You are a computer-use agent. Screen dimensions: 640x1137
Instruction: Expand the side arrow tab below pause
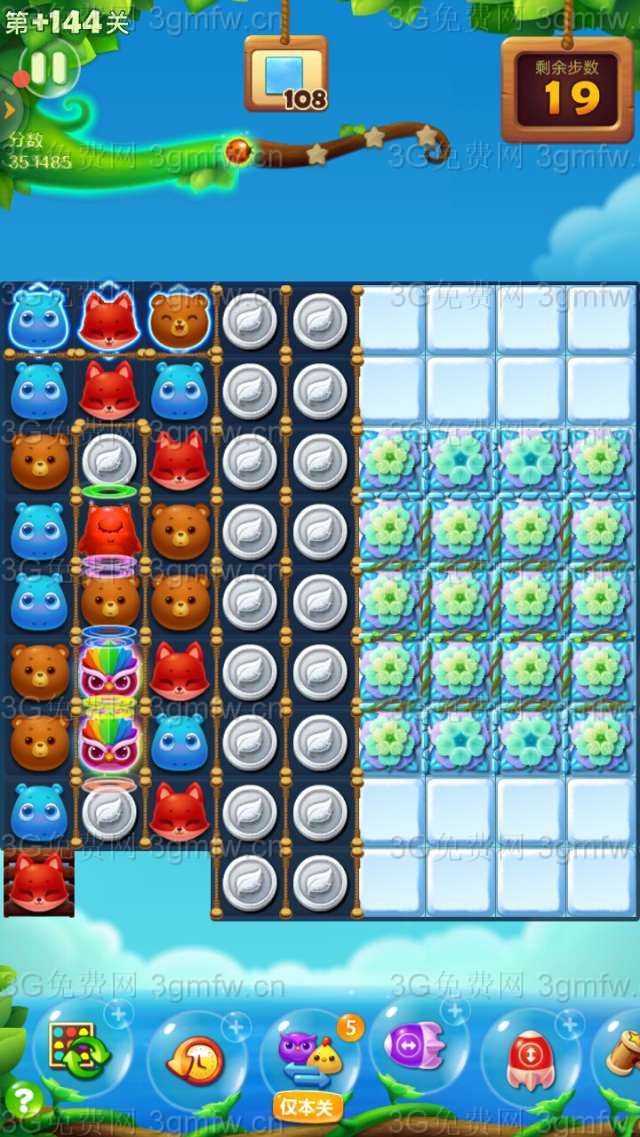(x=9, y=109)
